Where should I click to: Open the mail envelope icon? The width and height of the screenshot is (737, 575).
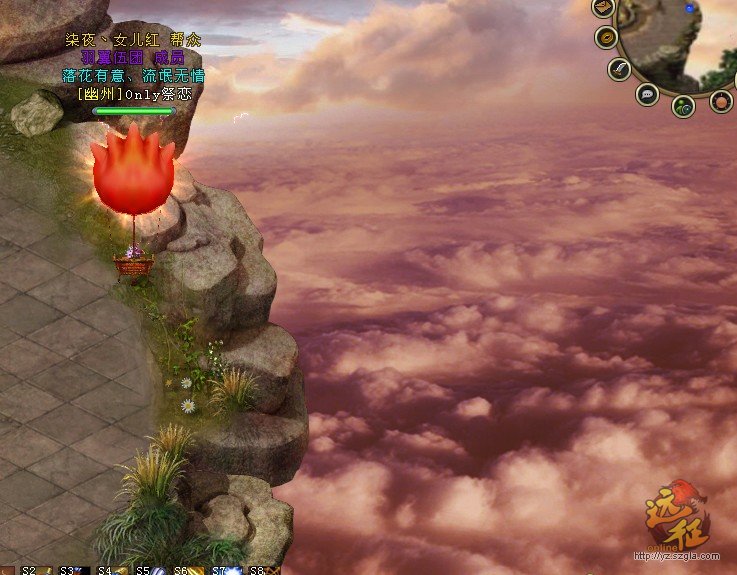pyautogui.click(x=602, y=7)
